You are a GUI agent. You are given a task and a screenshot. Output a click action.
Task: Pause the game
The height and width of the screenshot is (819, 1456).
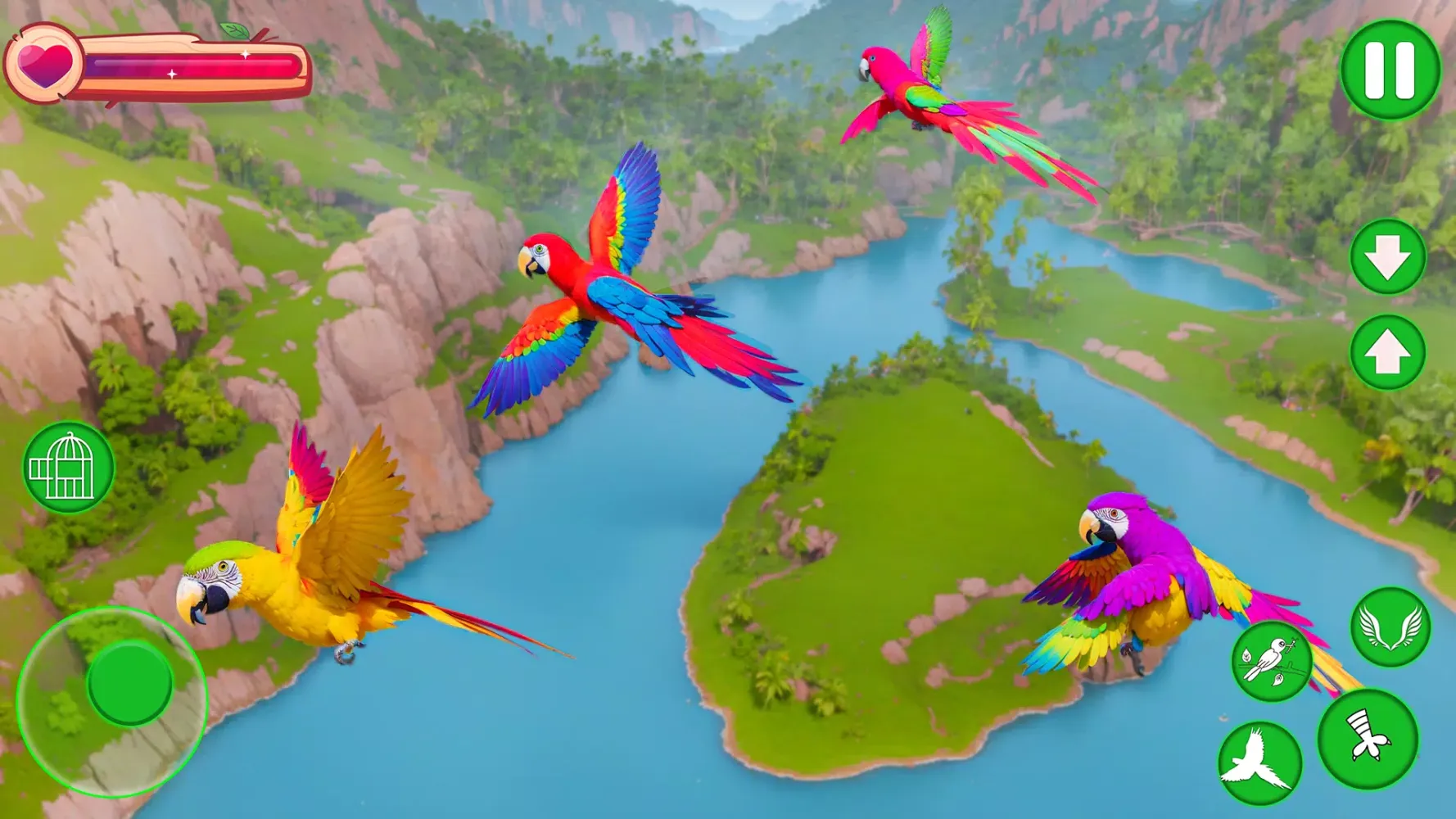[1392, 70]
